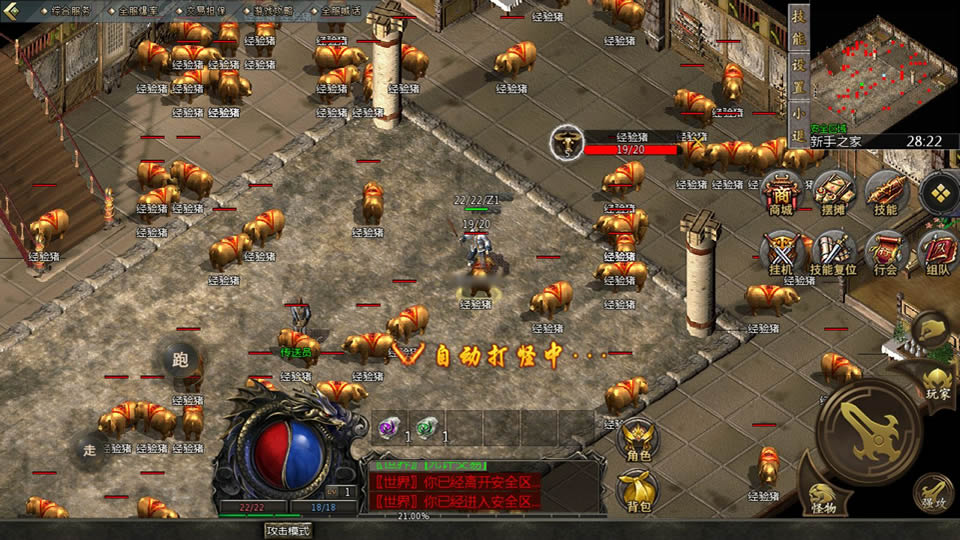Open the 全服爆率 menu entry
Viewport: 960px width, 540px height.
click(138, 9)
